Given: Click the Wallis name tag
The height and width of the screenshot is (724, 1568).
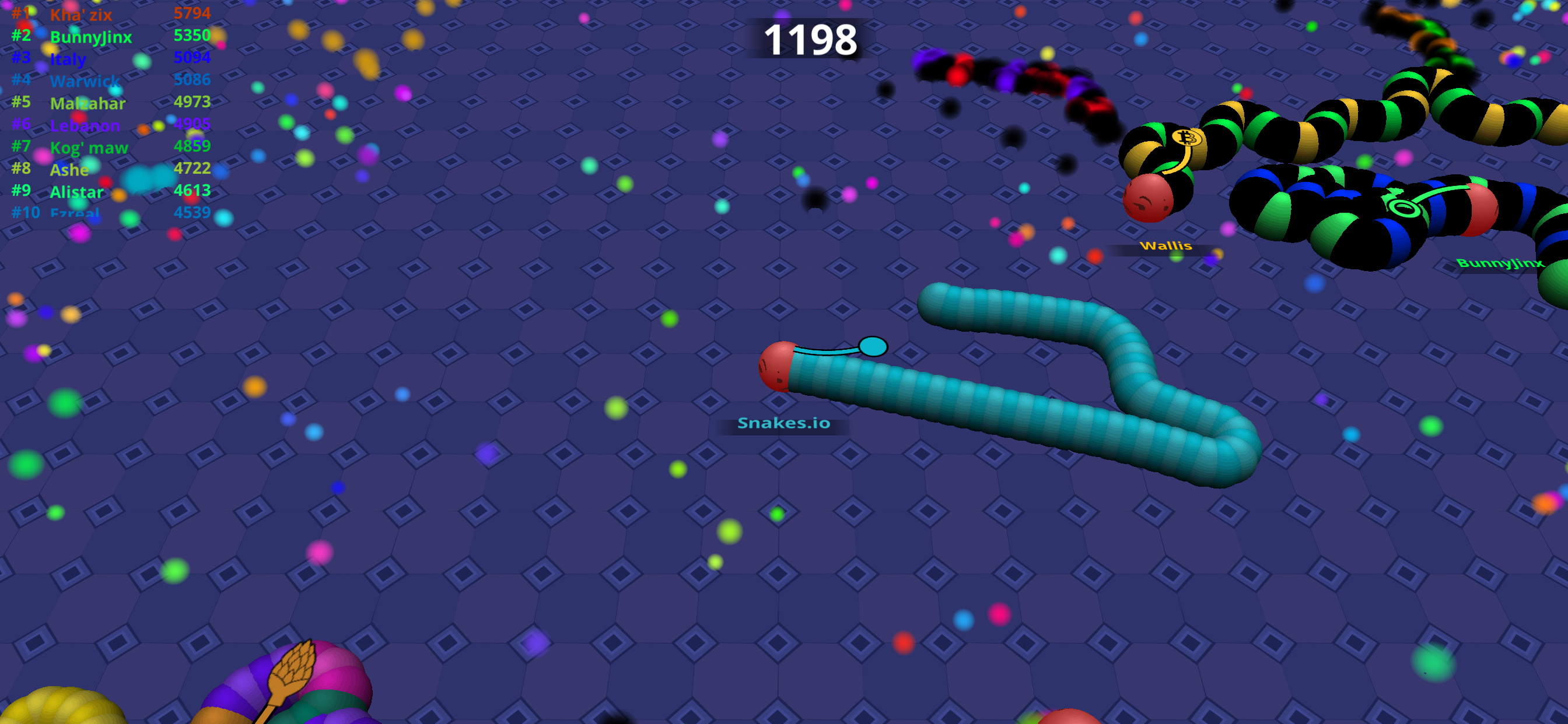Looking at the screenshot, I should 1165,246.
